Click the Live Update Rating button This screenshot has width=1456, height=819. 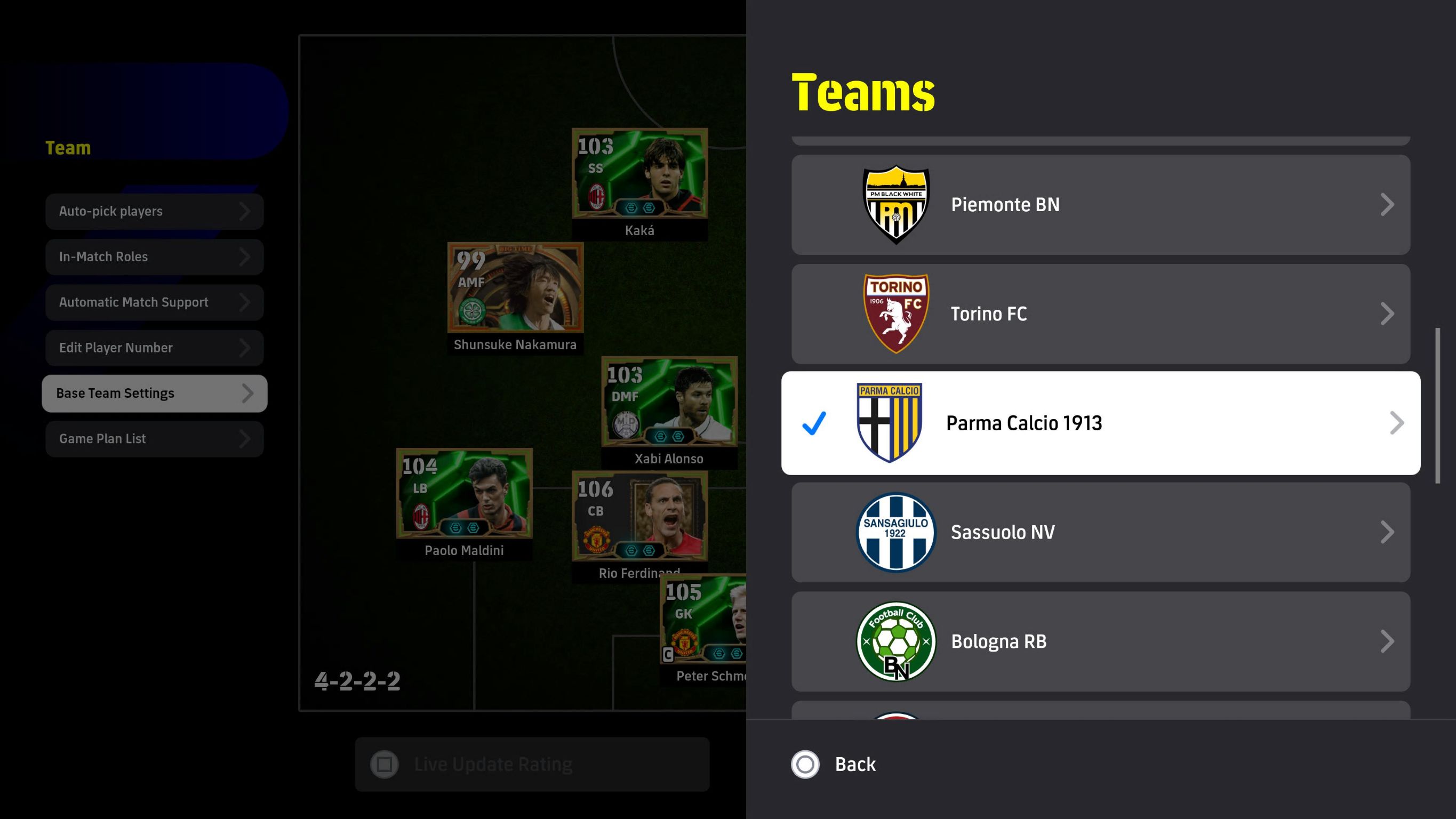532,764
